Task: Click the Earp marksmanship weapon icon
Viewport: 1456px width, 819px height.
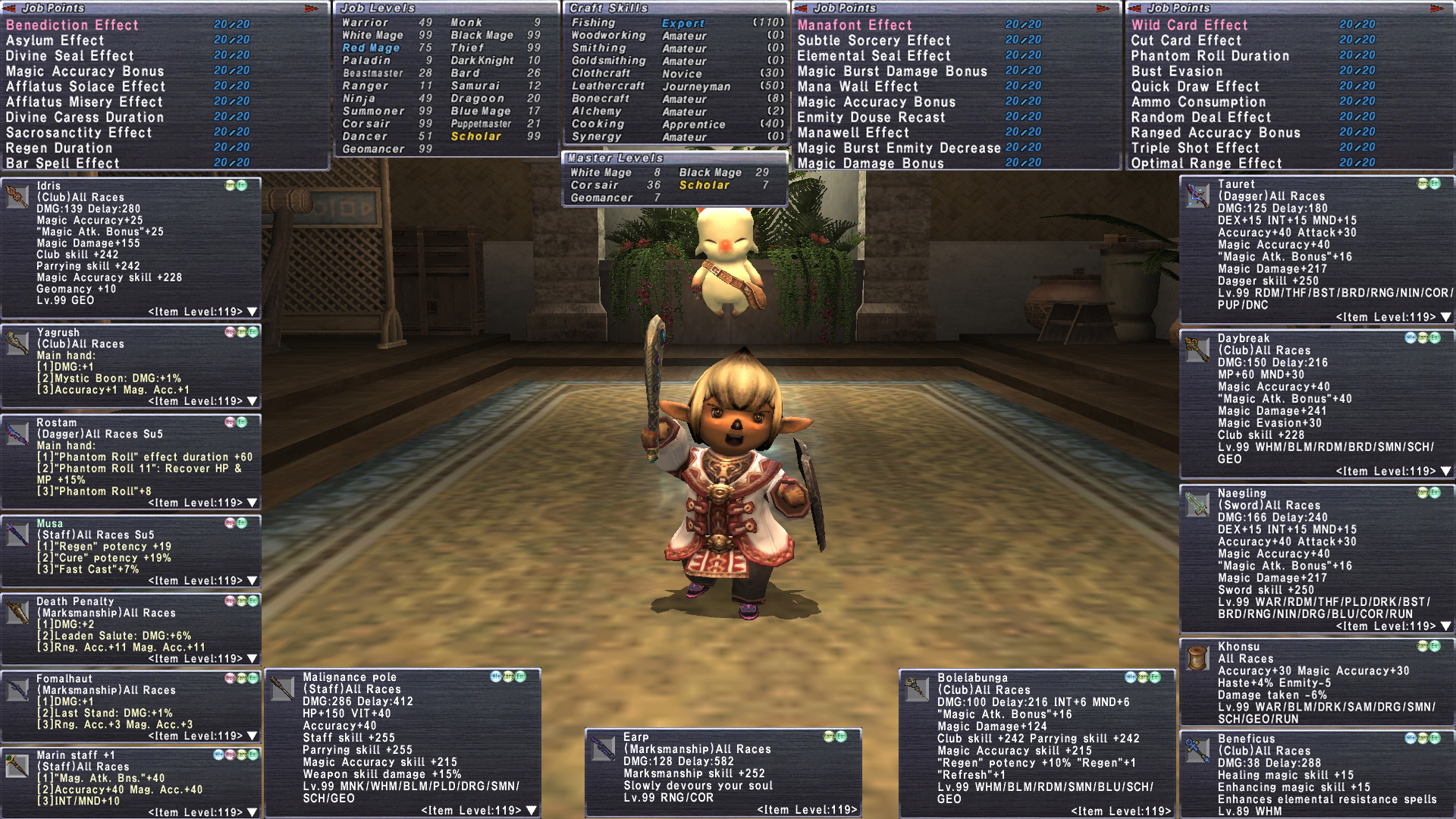Action: click(604, 748)
